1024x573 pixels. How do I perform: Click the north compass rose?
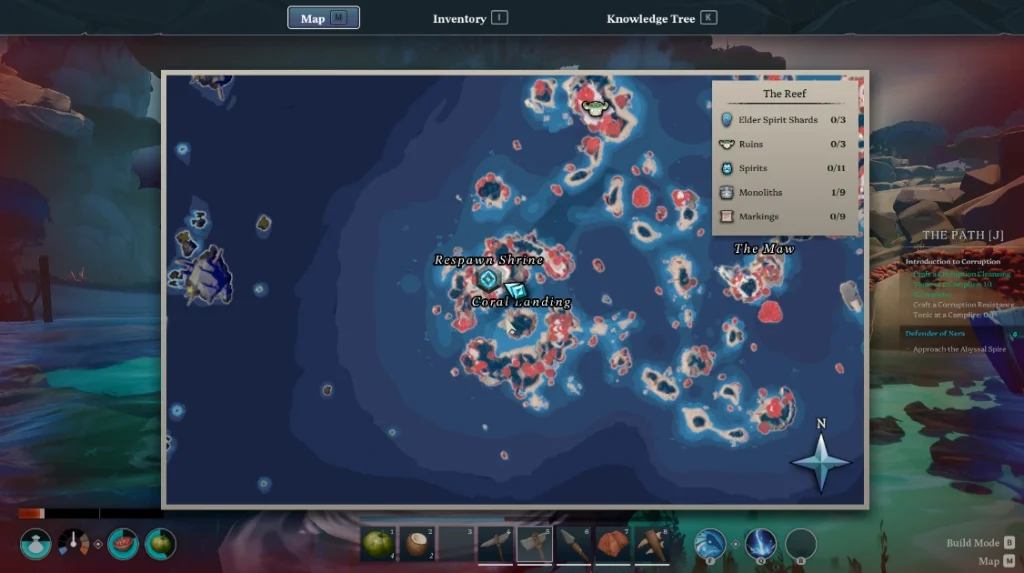tap(821, 461)
